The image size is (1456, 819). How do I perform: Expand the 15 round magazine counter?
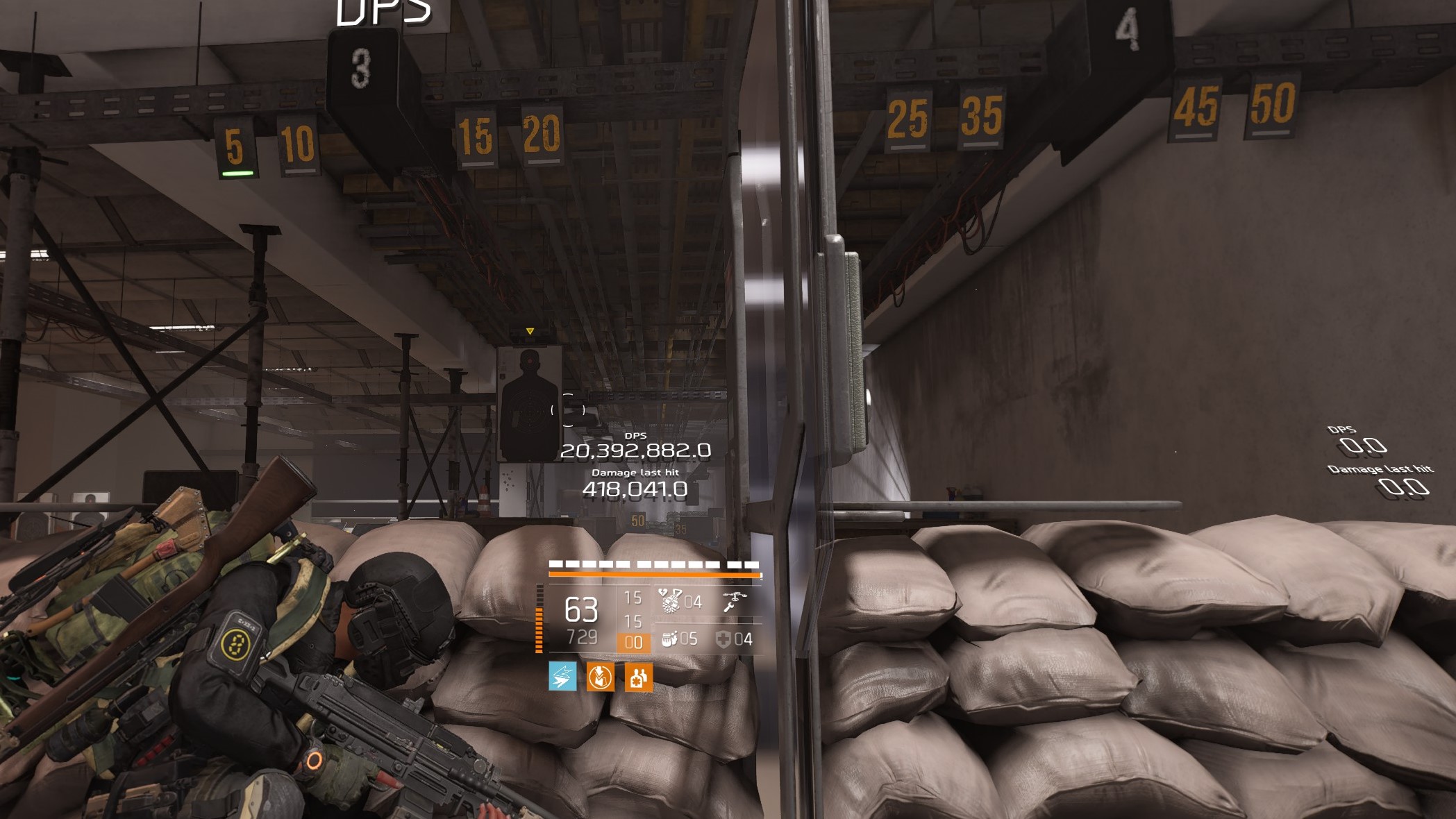tap(634, 597)
